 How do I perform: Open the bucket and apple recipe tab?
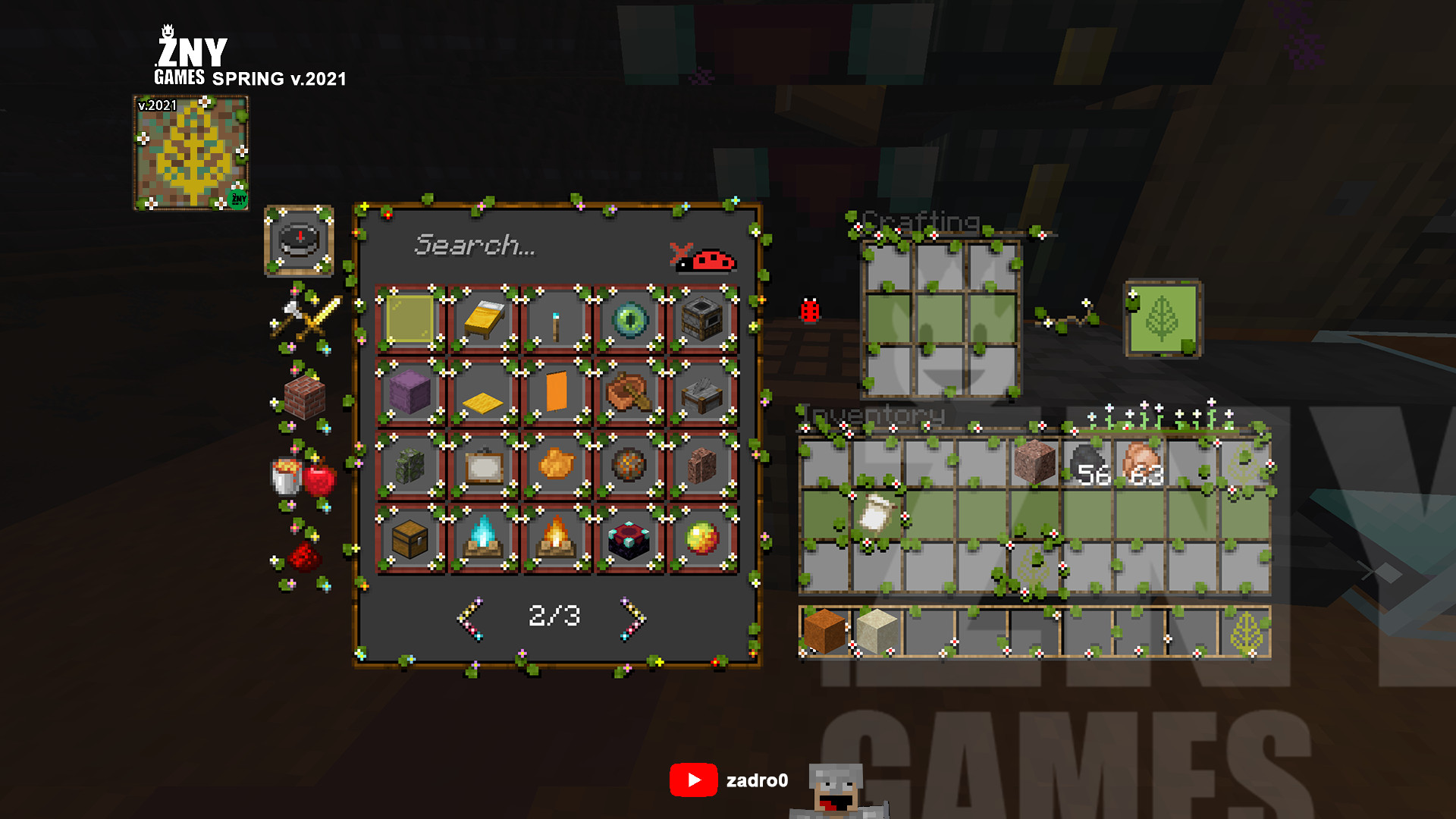[304, 477]
